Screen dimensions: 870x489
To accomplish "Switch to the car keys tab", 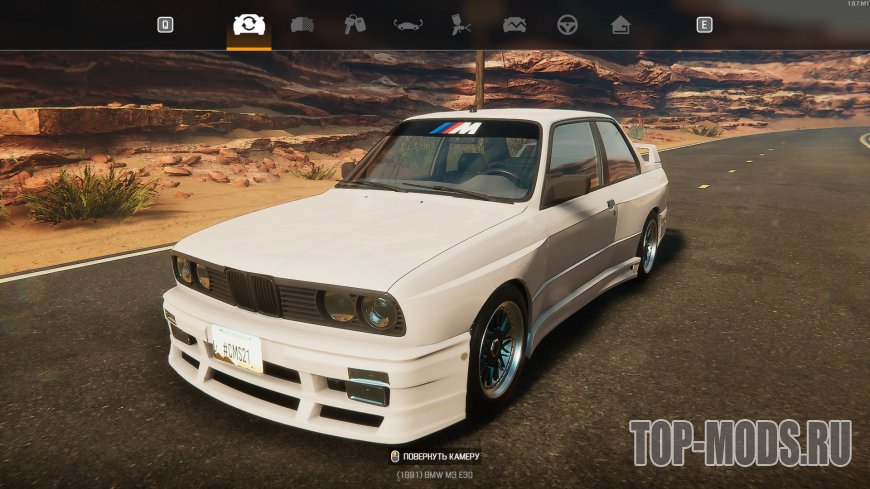I will point(354,25).
